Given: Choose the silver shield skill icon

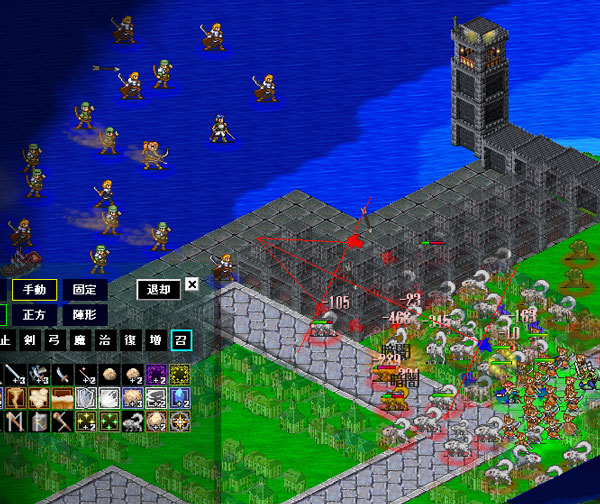Looking at the screenshot, I should coord(85,398).
